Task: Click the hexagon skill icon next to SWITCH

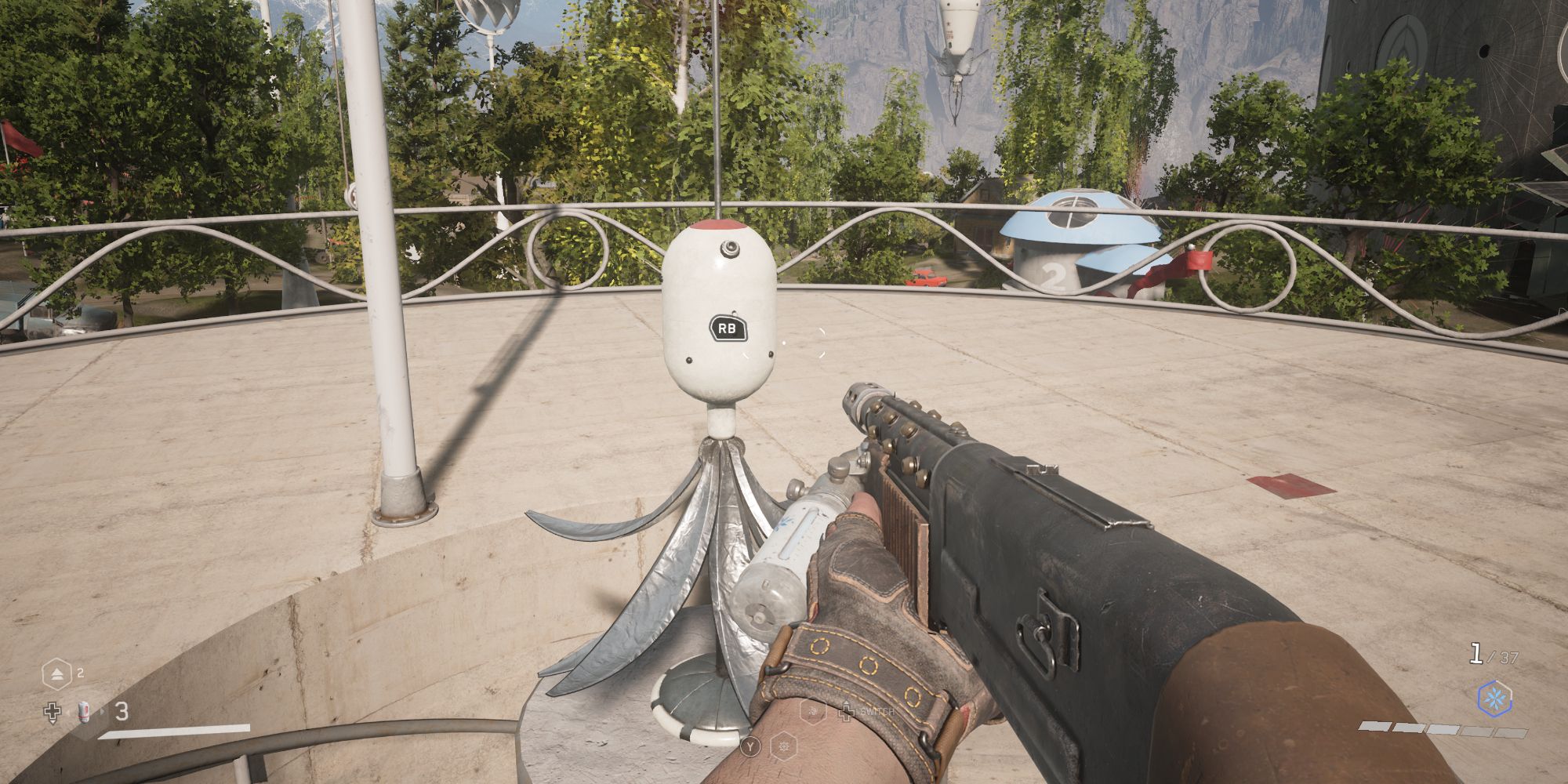Action: click(x=814, y=712)
